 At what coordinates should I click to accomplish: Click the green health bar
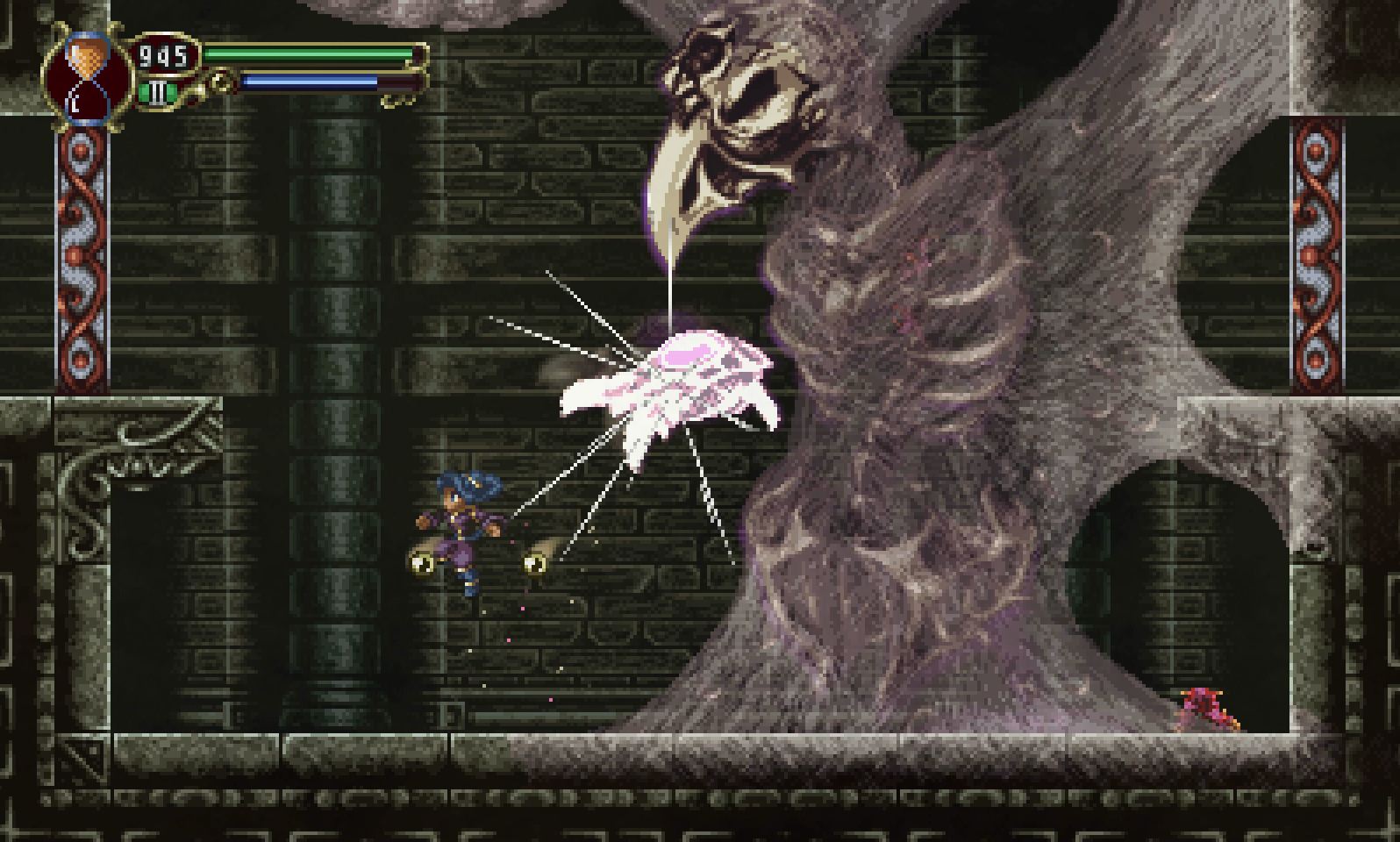click(x=307, y=54)
